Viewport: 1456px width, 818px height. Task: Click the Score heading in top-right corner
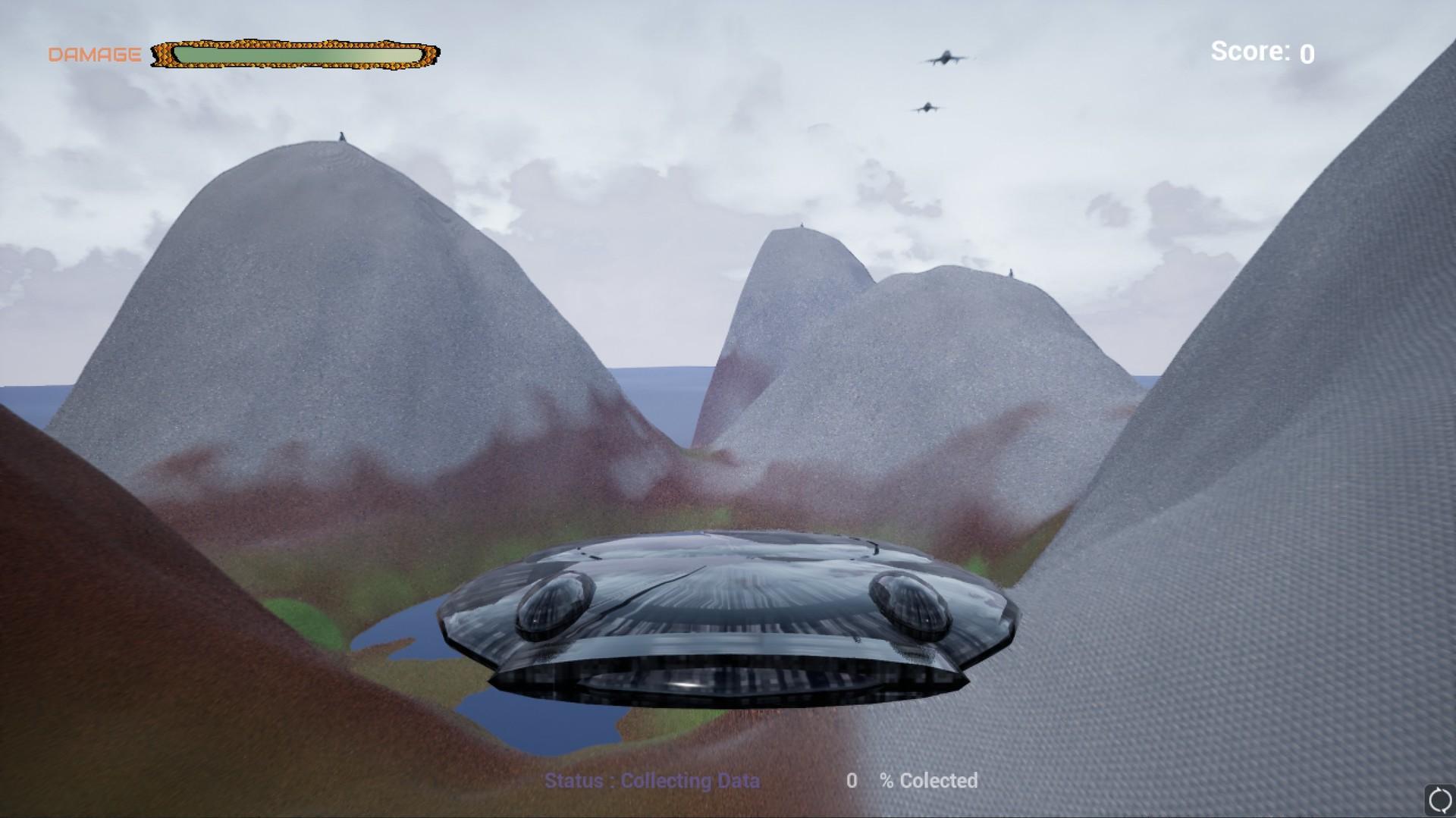(x=1250, y=50)
